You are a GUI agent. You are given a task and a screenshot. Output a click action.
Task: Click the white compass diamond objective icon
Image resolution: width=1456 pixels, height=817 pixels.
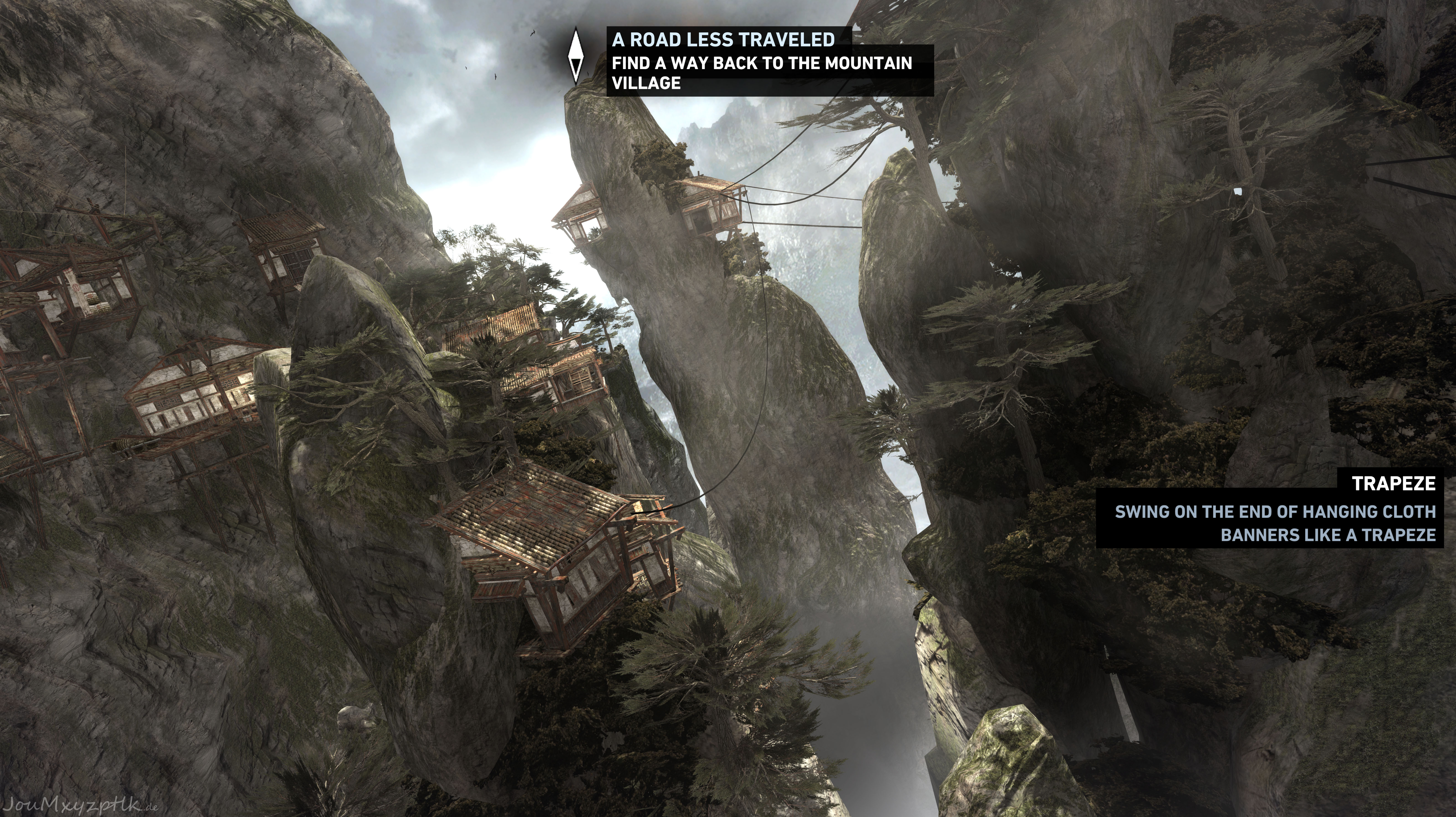coord(575,56)
